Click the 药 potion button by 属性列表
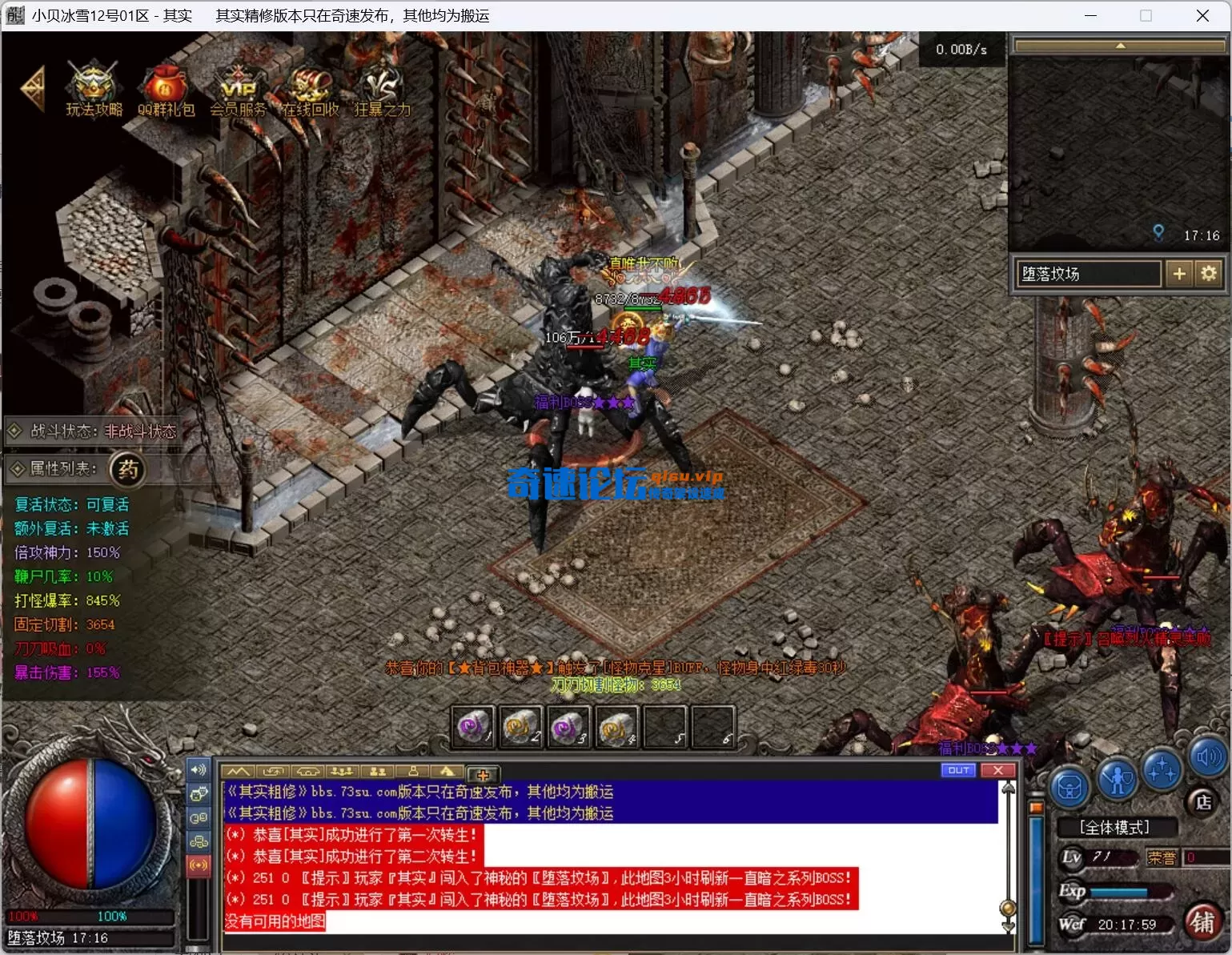This screenshot has width=1232, height=955. pos(128,469)
